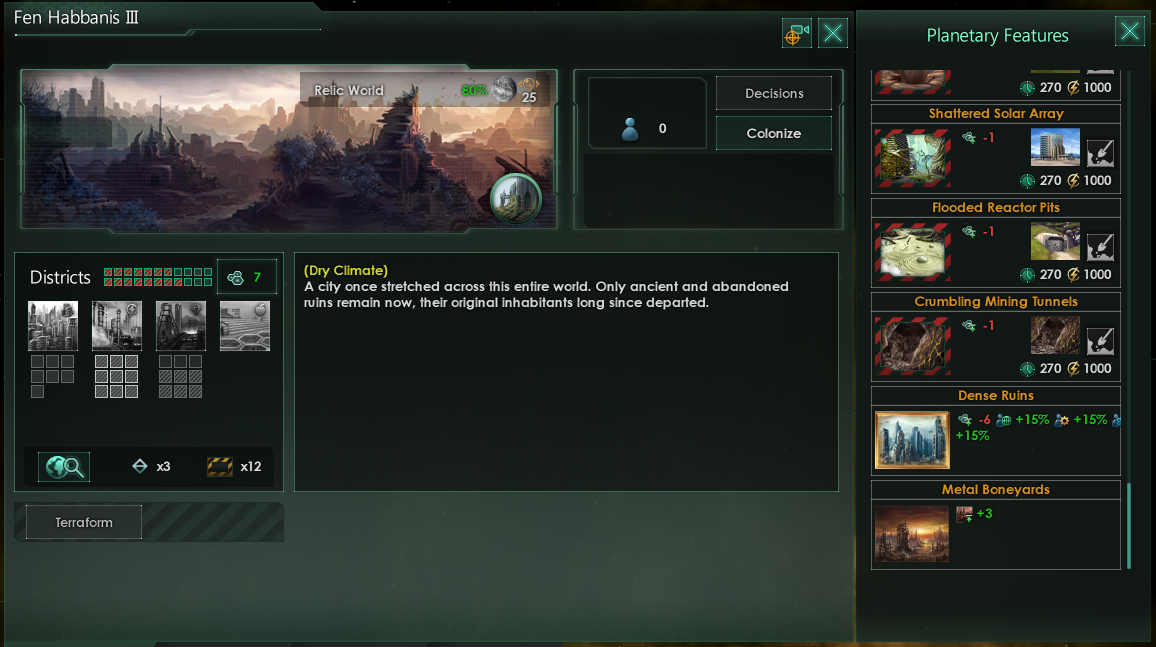Select the Dense Ruins feature picture

coord(912,440)
